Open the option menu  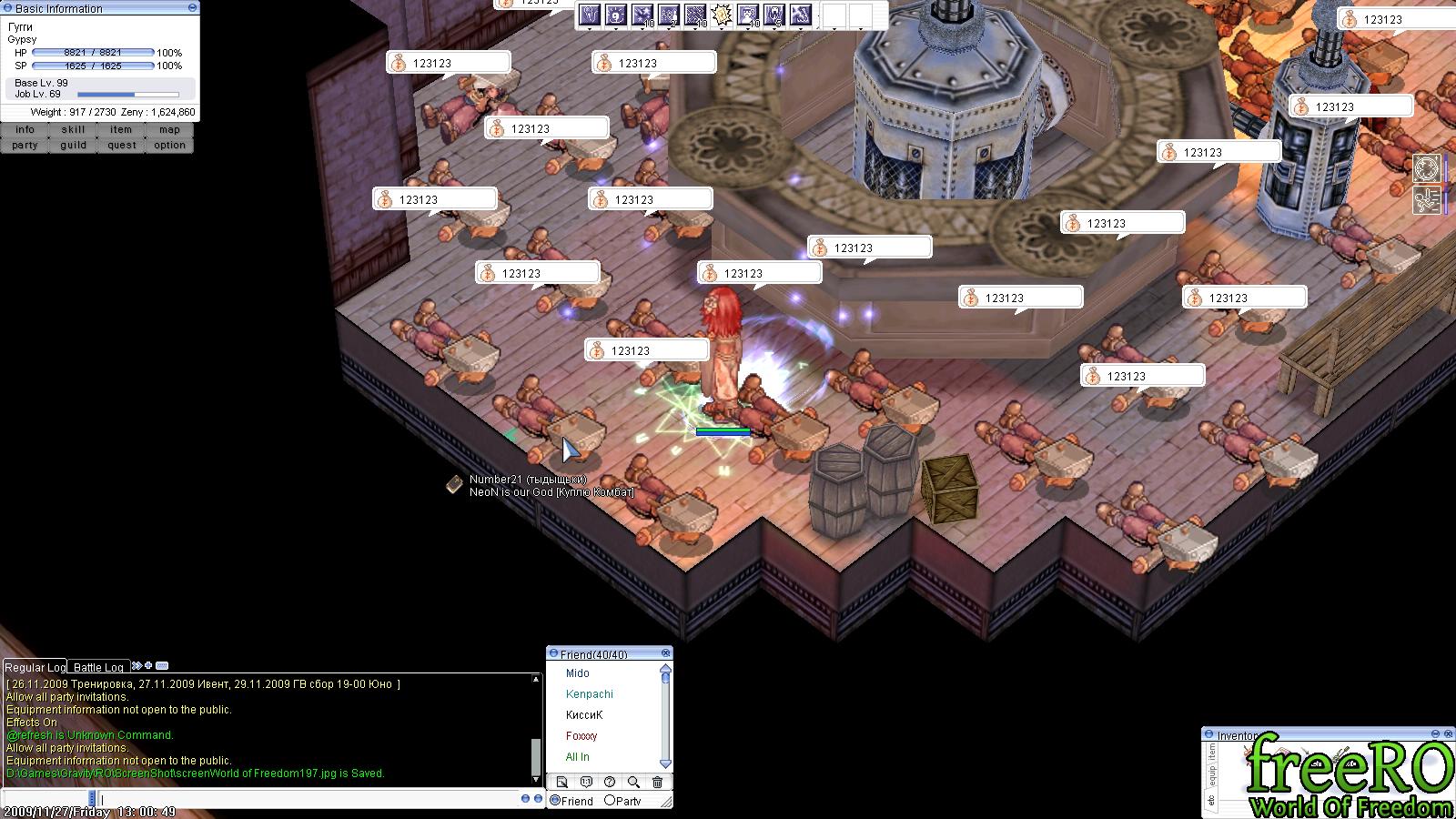click(x=169, y=146)
